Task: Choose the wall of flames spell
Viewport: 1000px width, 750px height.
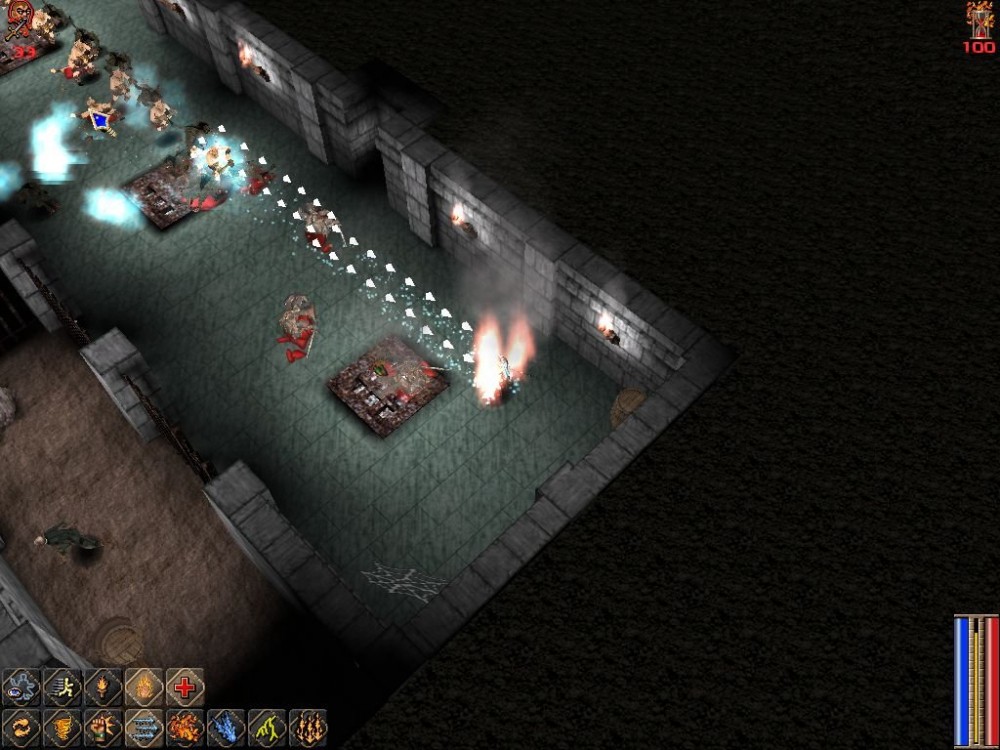Action: 308,728
